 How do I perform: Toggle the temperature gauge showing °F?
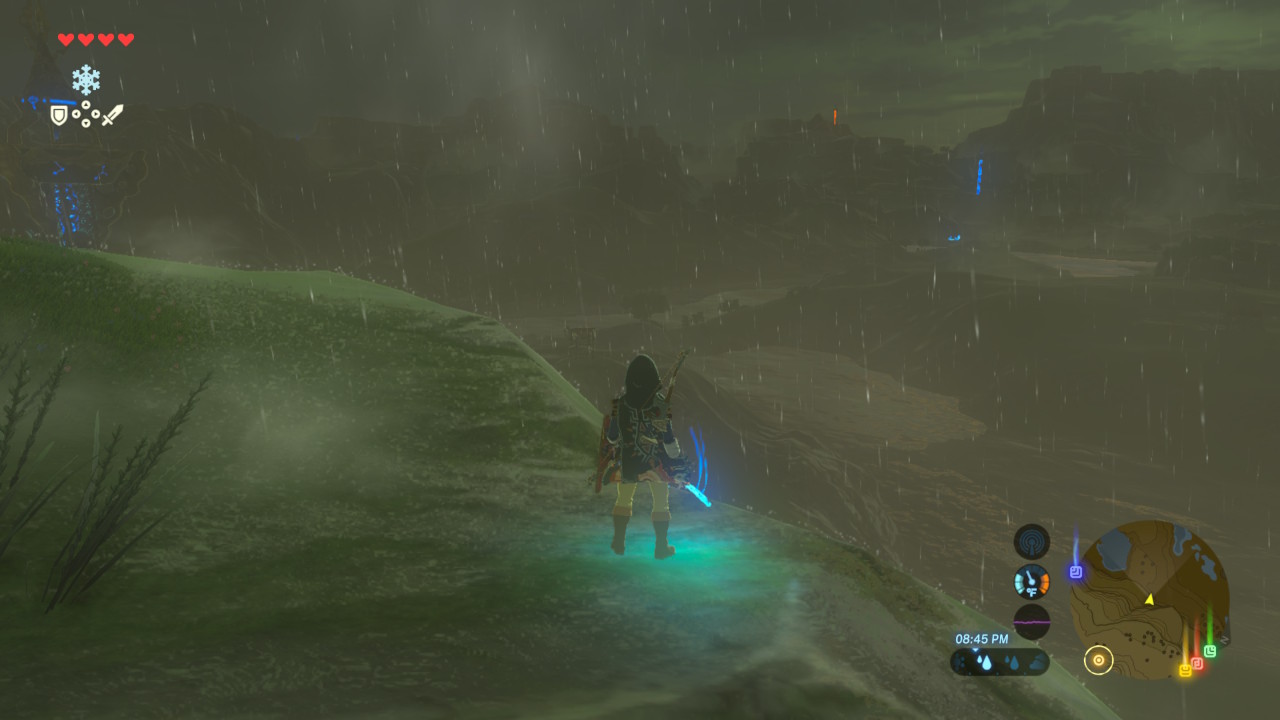[1031, 582]
